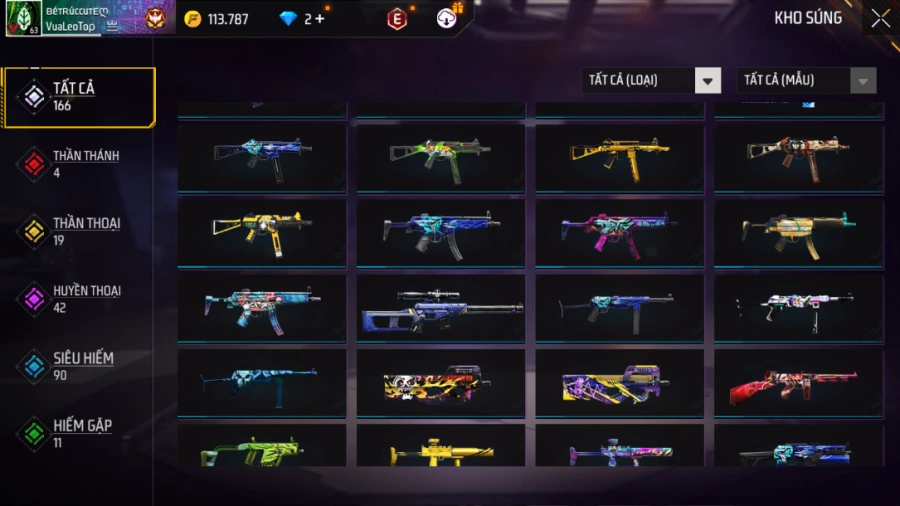Show Huyền Thoại rarity weapons
This screenshot has height=506, width=900.
[80, 298]
